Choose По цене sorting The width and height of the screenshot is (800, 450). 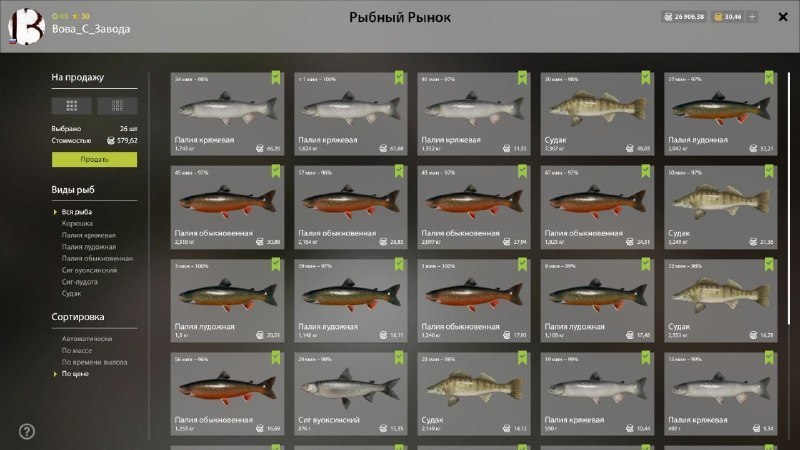point(76,374)
